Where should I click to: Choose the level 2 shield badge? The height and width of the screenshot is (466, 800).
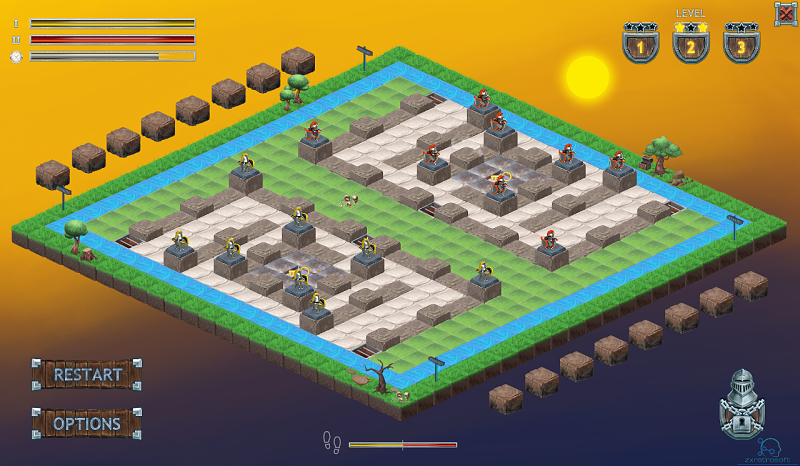[690, 44]
